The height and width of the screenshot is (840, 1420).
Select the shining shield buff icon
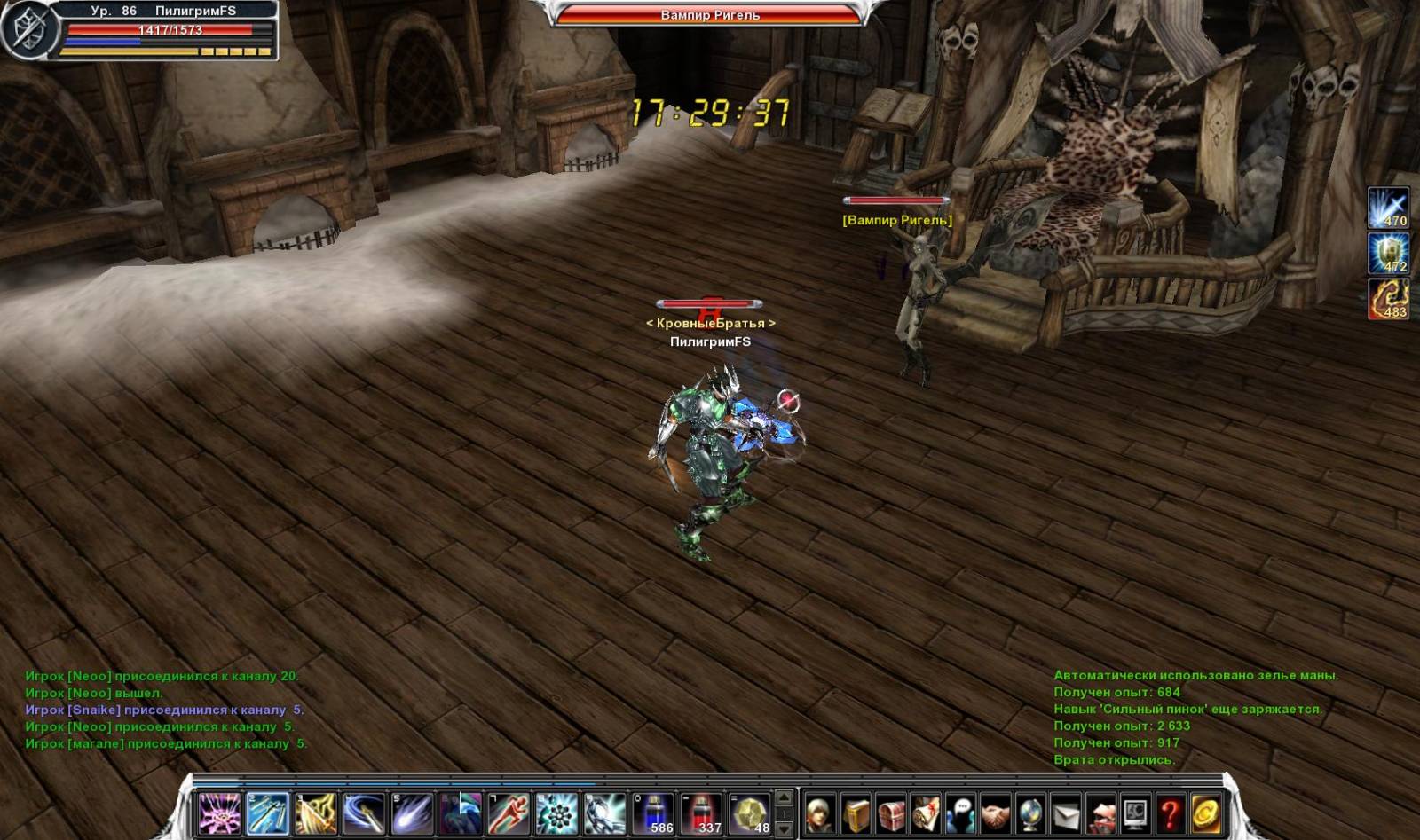[x=1387, y=253]
